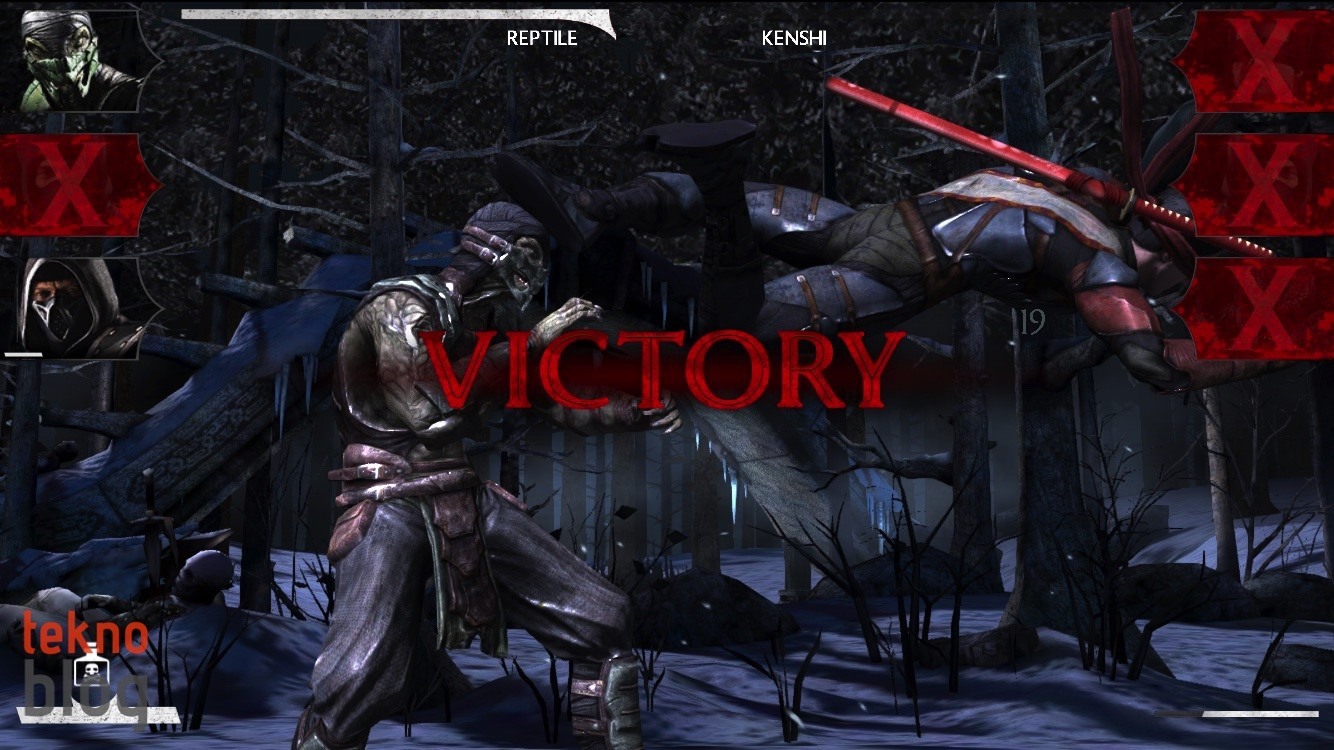The width and height of the screenshot is (1334, 750).
Task: Tap the damage number 19 near Kenshi
Action: tap(1032, 323)
